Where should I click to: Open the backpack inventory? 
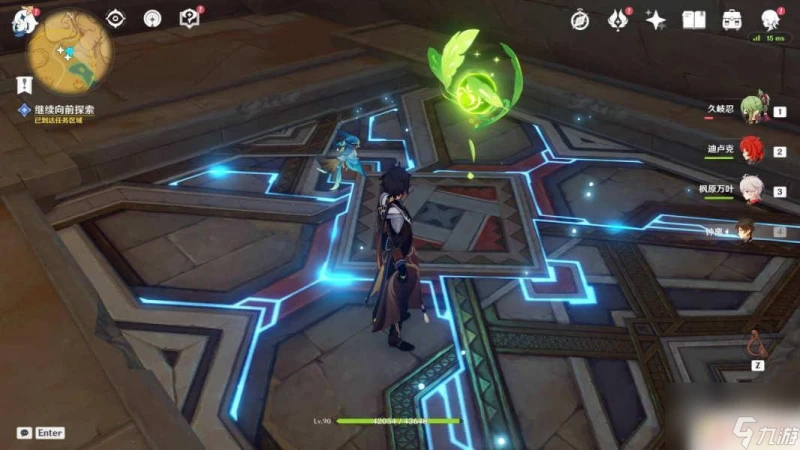[732, 19]
